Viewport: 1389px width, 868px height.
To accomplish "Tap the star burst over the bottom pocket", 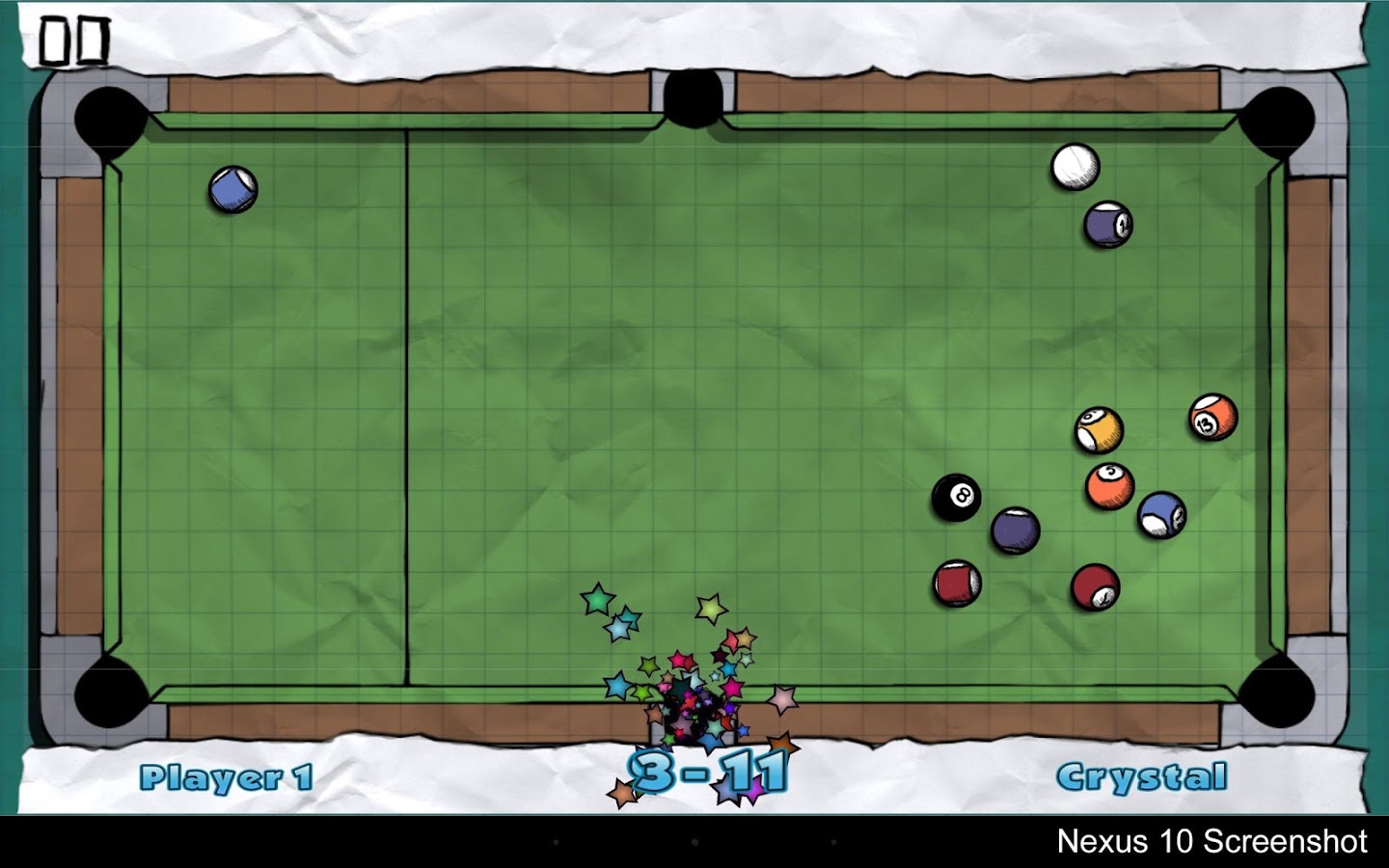I will tap(691, 707).
